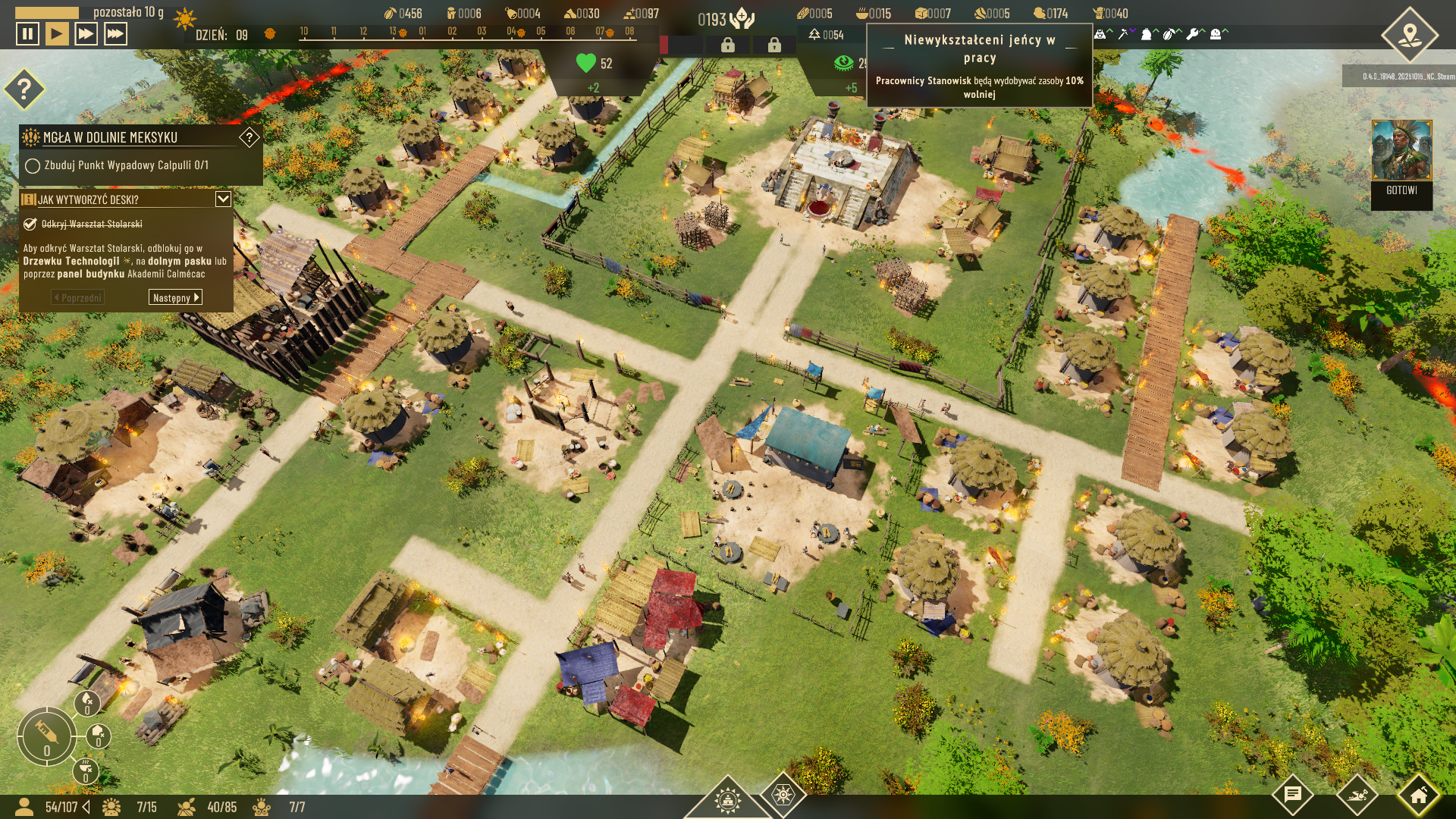Open the syringe health overview circle
The image size is (1456, 819).
click(x=46, y=735)
